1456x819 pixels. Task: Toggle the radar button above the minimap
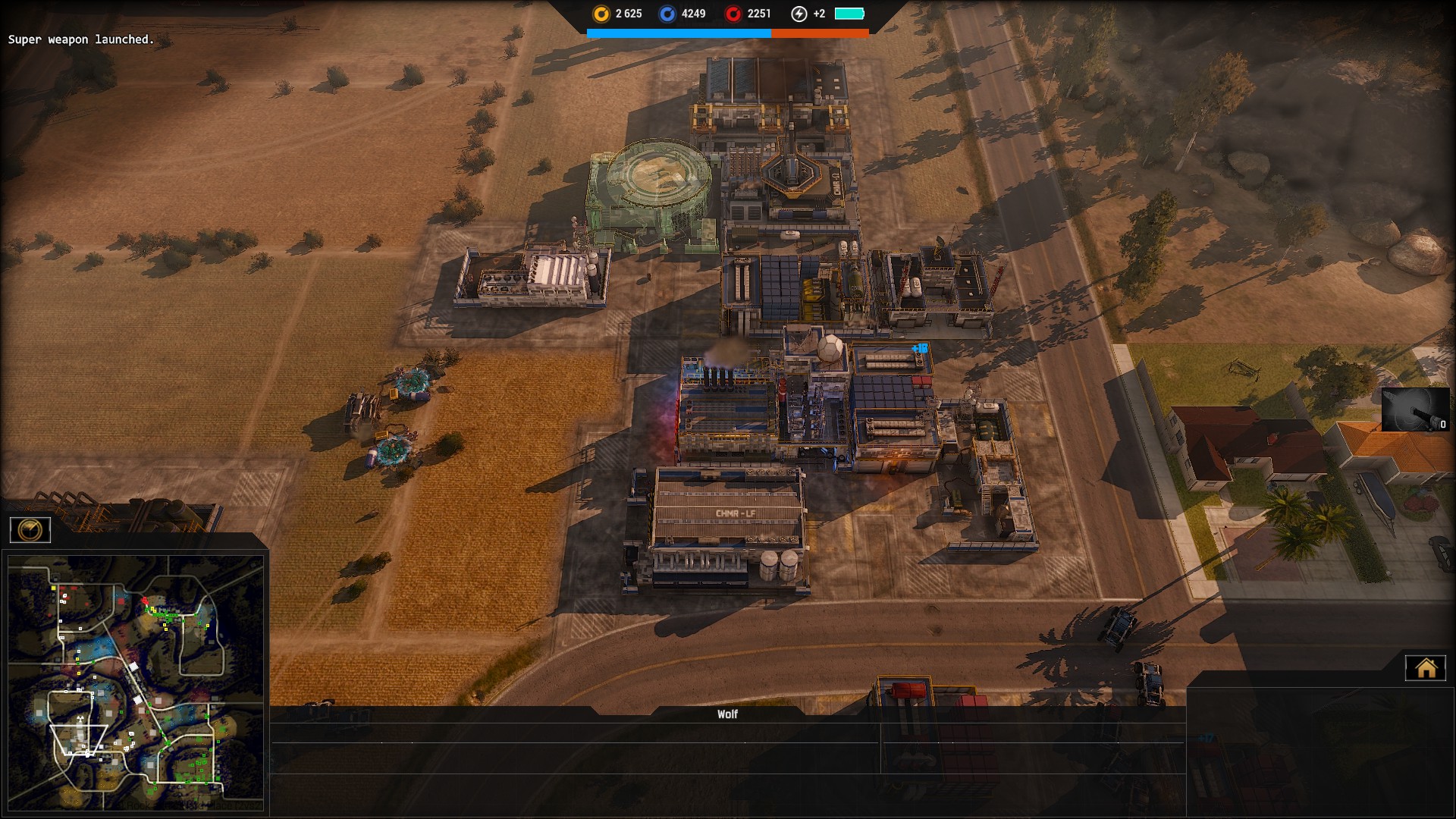coord(30,530)
